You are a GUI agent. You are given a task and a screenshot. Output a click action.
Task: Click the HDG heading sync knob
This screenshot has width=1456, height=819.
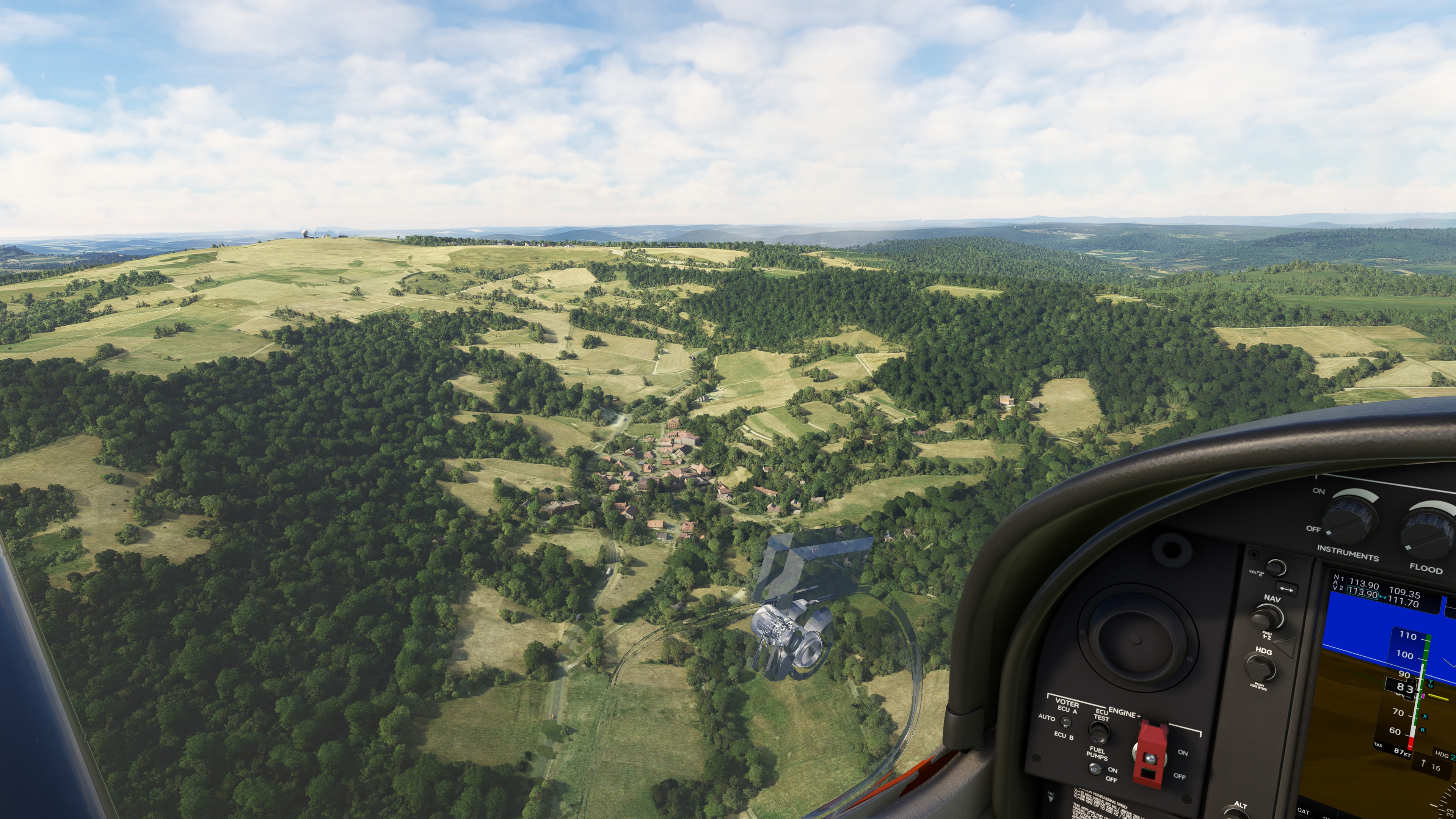click(1261, 668)
